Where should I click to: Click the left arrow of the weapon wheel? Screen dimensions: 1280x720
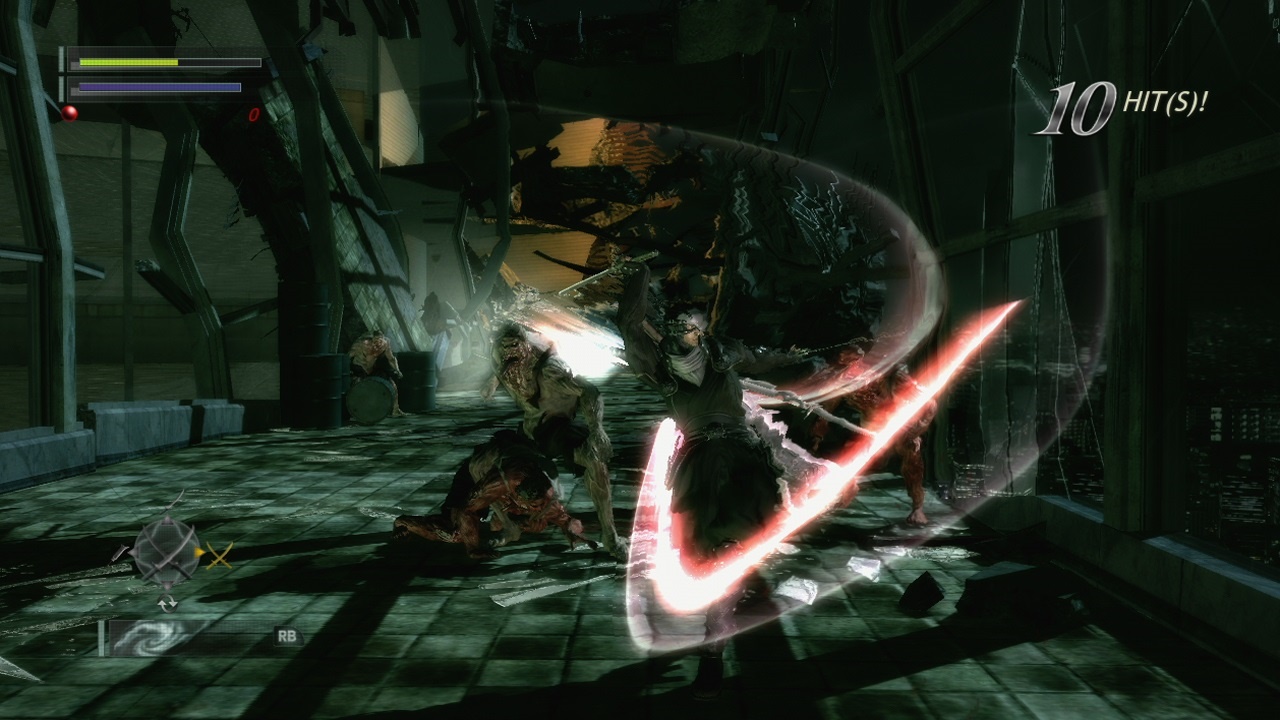(134, 552)
